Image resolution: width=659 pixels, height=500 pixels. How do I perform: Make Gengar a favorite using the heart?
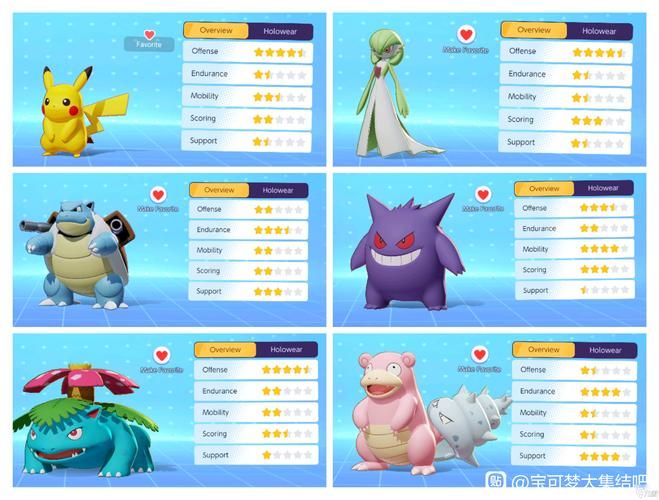click(x=483, y=194)
